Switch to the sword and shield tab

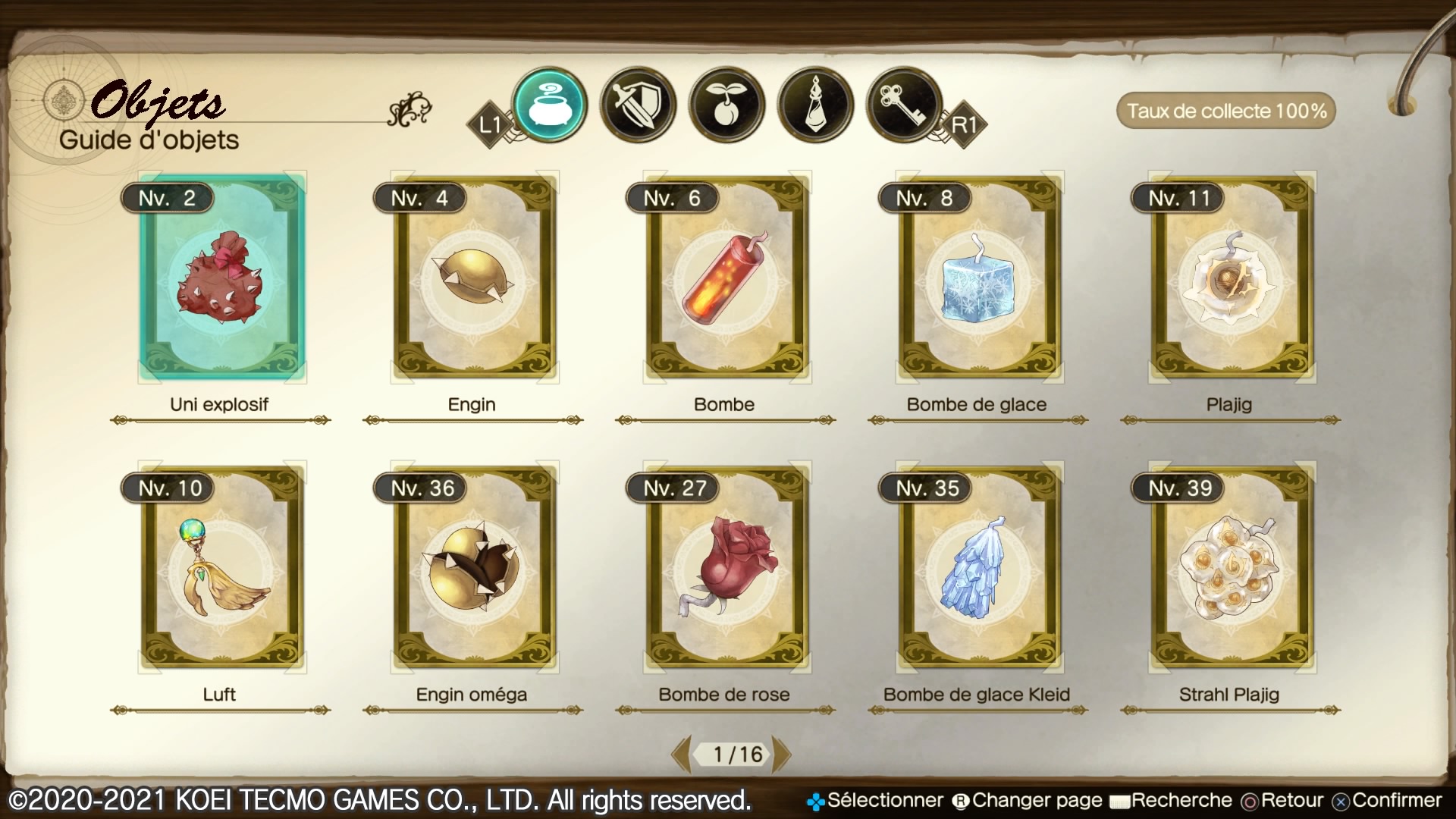tap(638, 105)
